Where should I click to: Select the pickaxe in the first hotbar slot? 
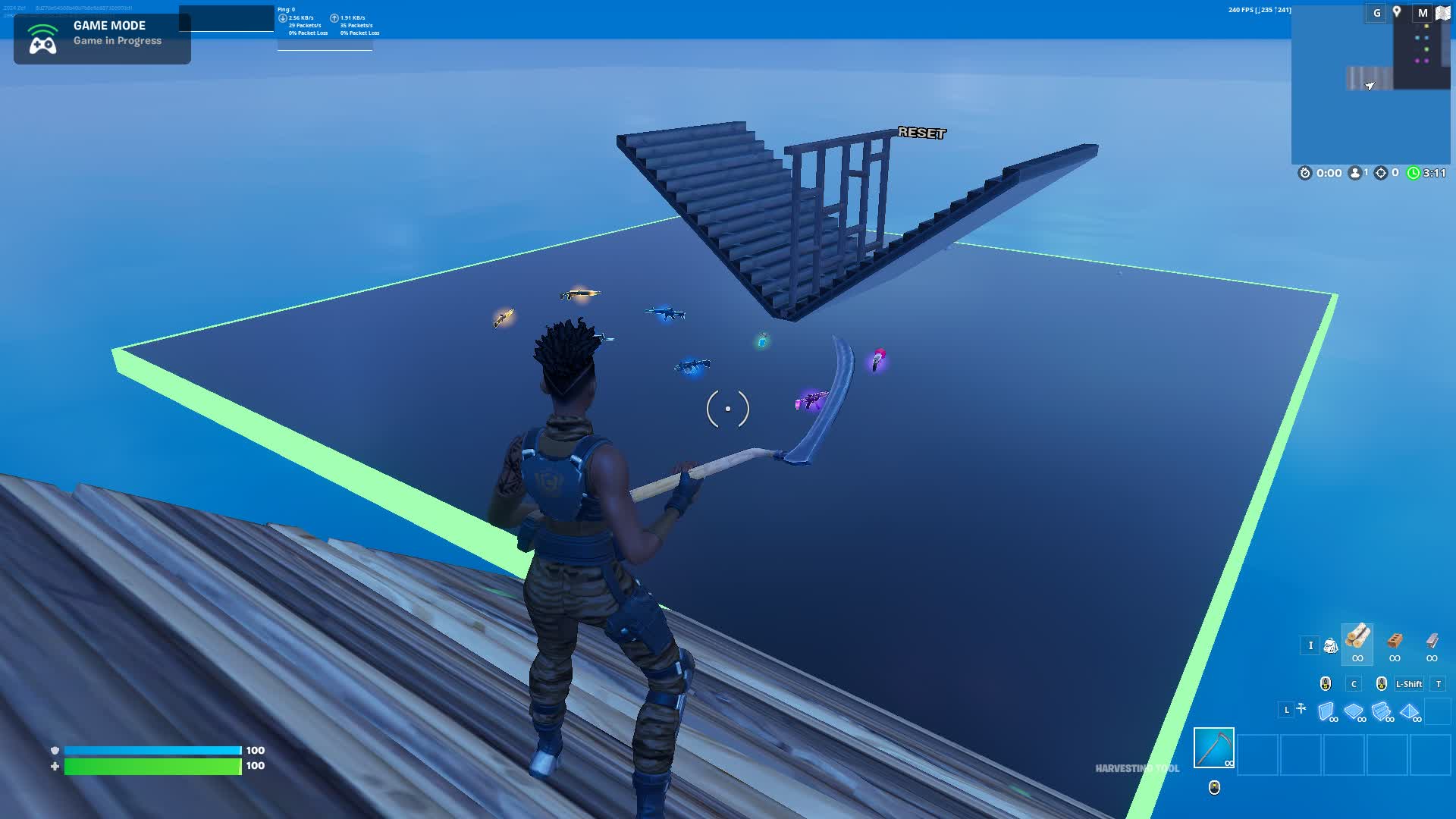tap(1214, 749)
